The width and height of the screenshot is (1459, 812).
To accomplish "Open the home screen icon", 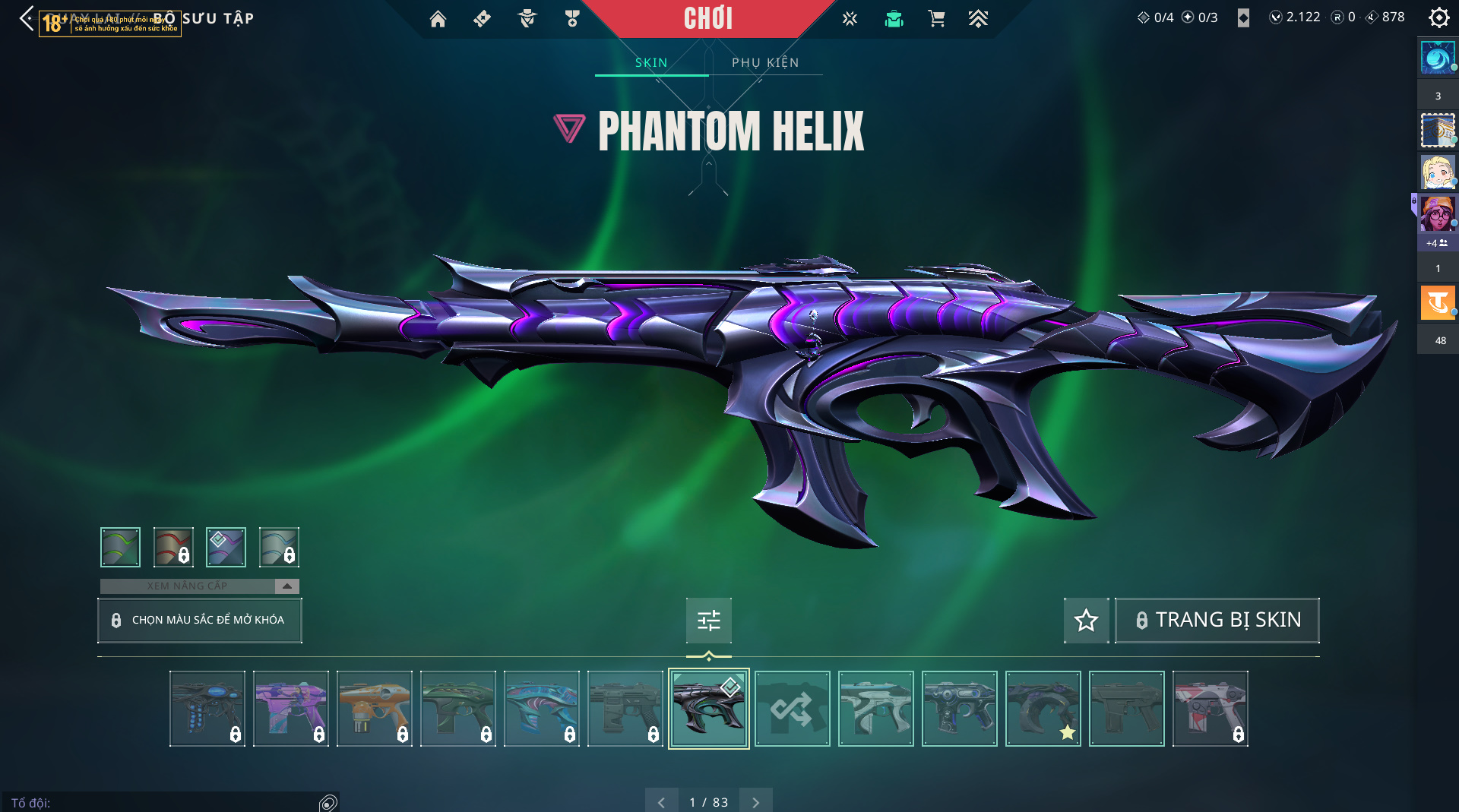I will tap(438, 19).
